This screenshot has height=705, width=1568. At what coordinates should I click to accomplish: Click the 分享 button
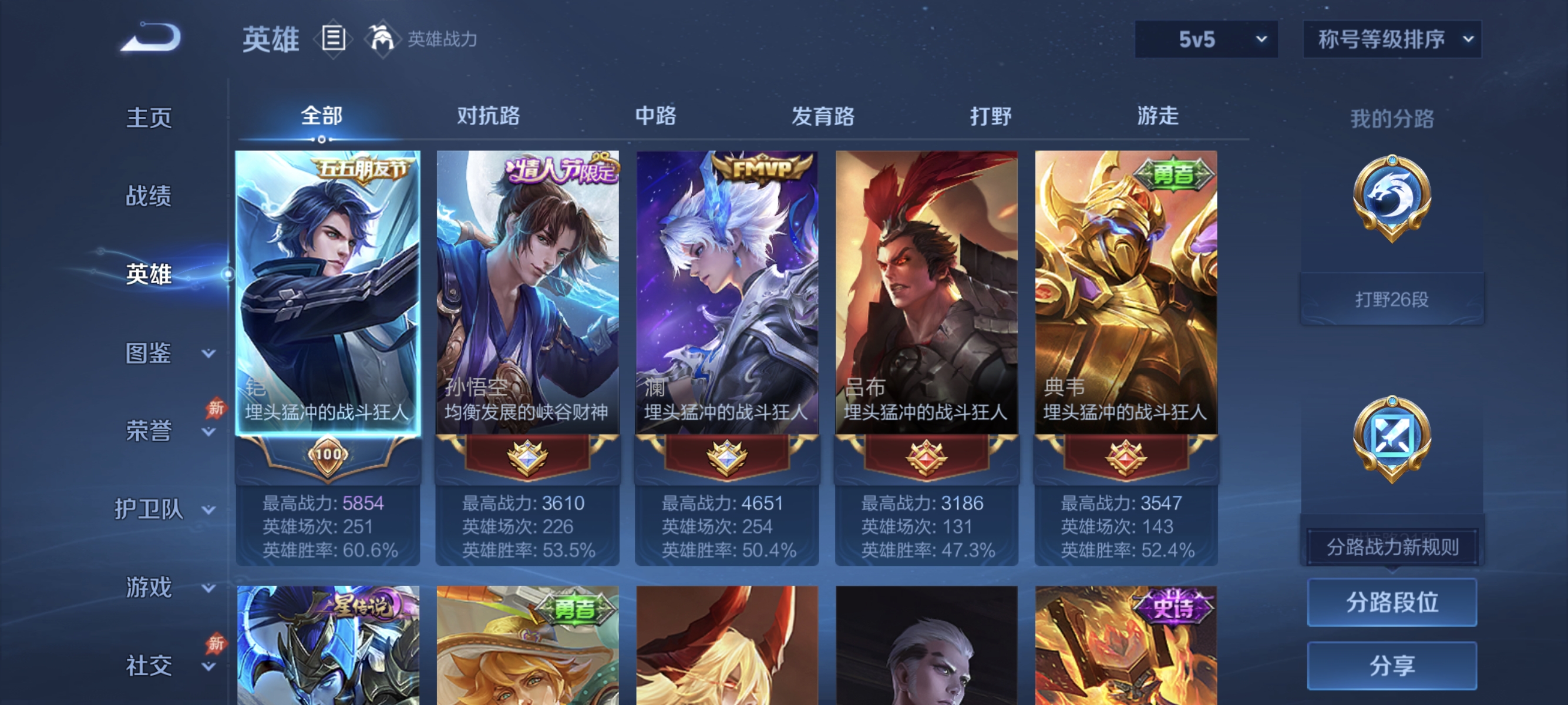point(1392,666)
